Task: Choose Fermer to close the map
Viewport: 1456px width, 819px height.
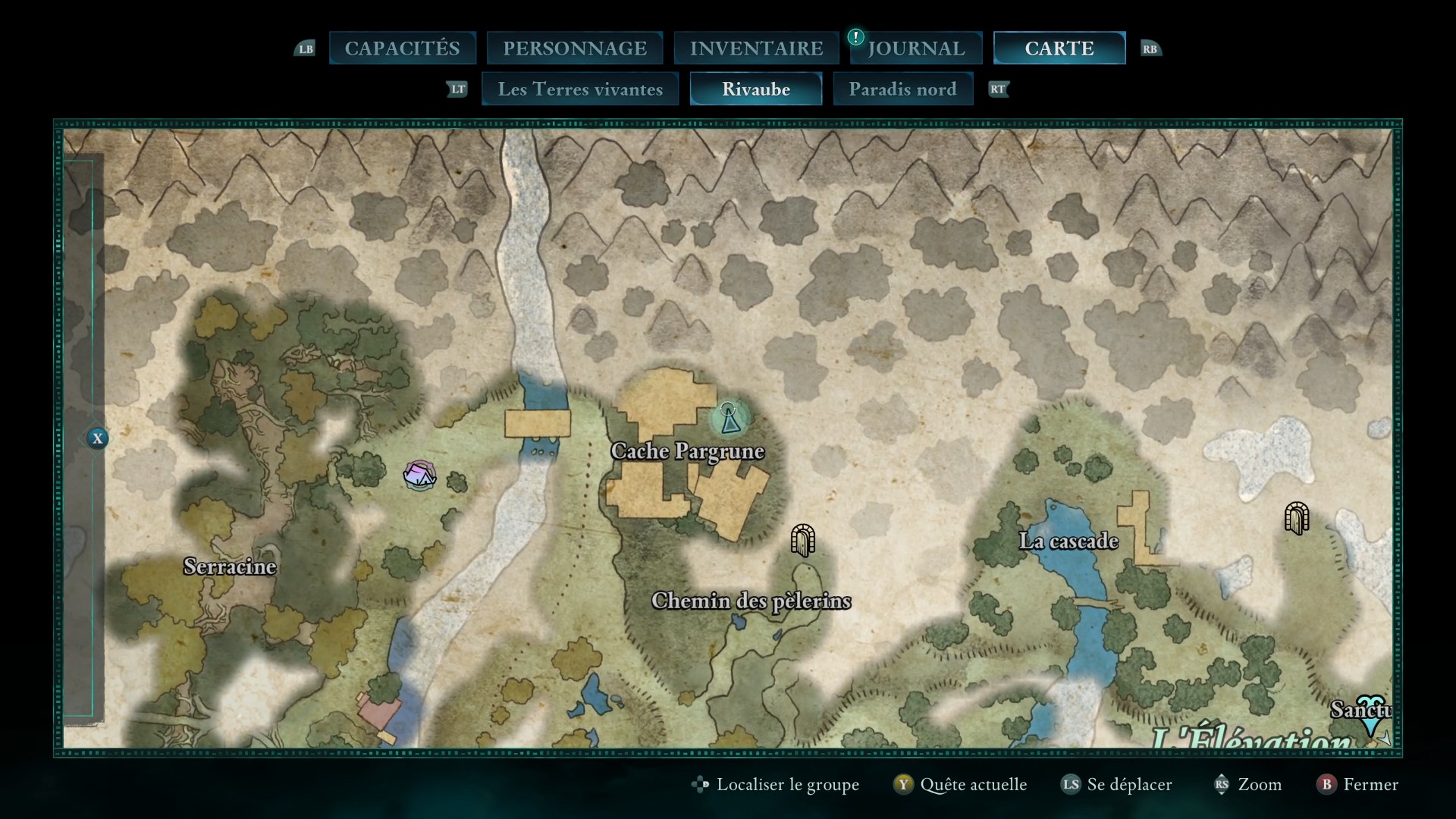Action: pos(1359,784)
